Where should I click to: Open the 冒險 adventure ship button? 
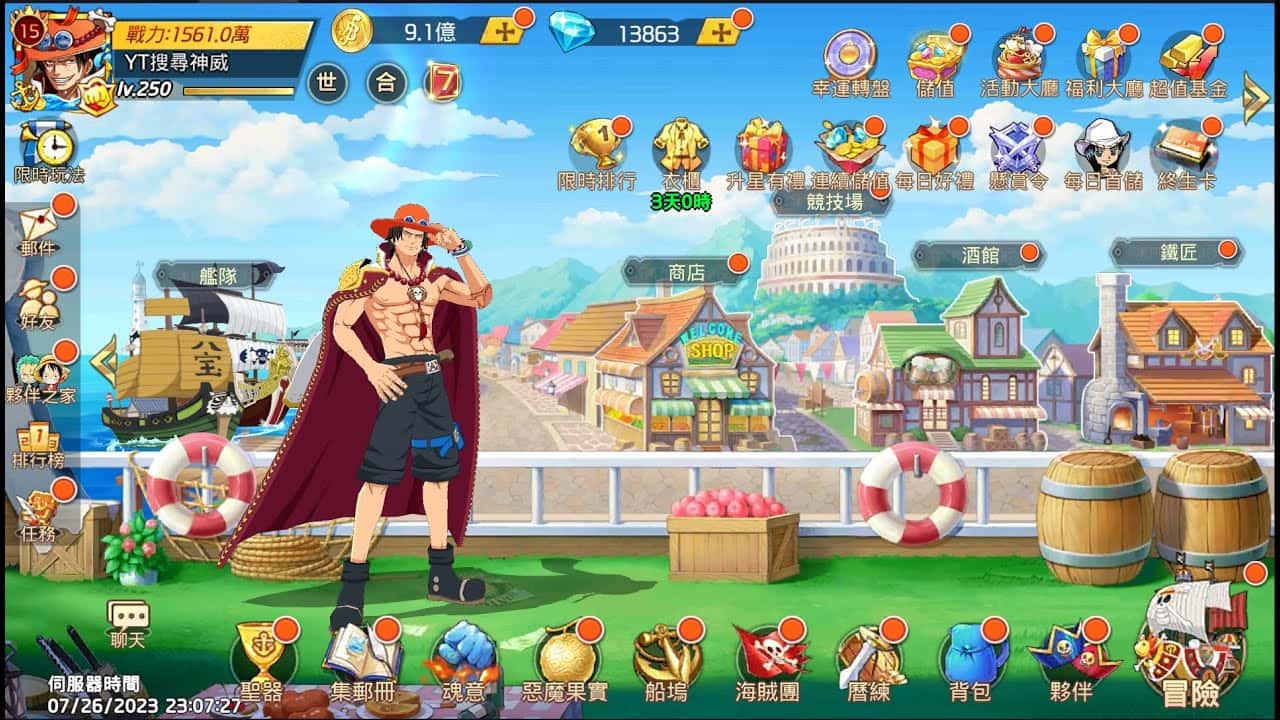click(x=1190, y=650)
